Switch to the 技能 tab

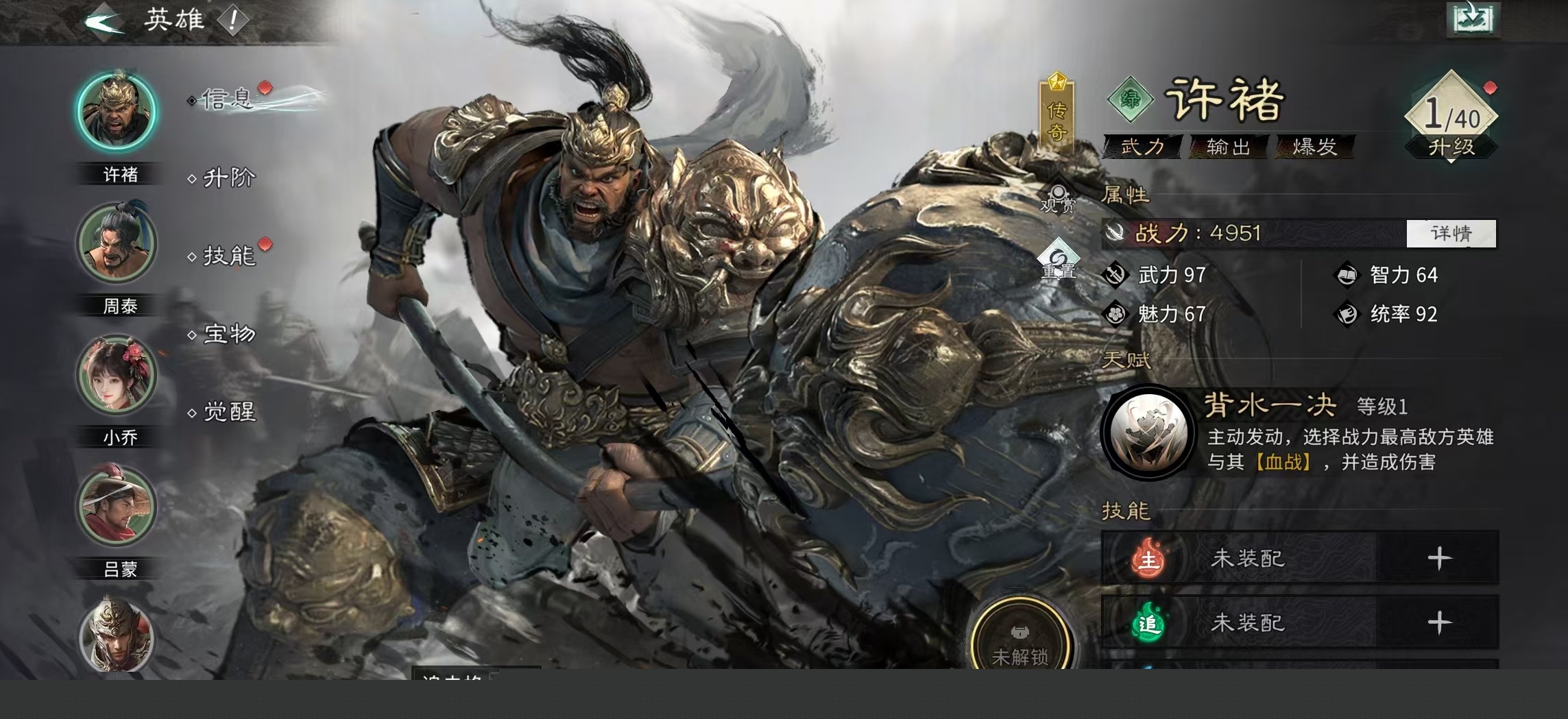tap(228, 256)
